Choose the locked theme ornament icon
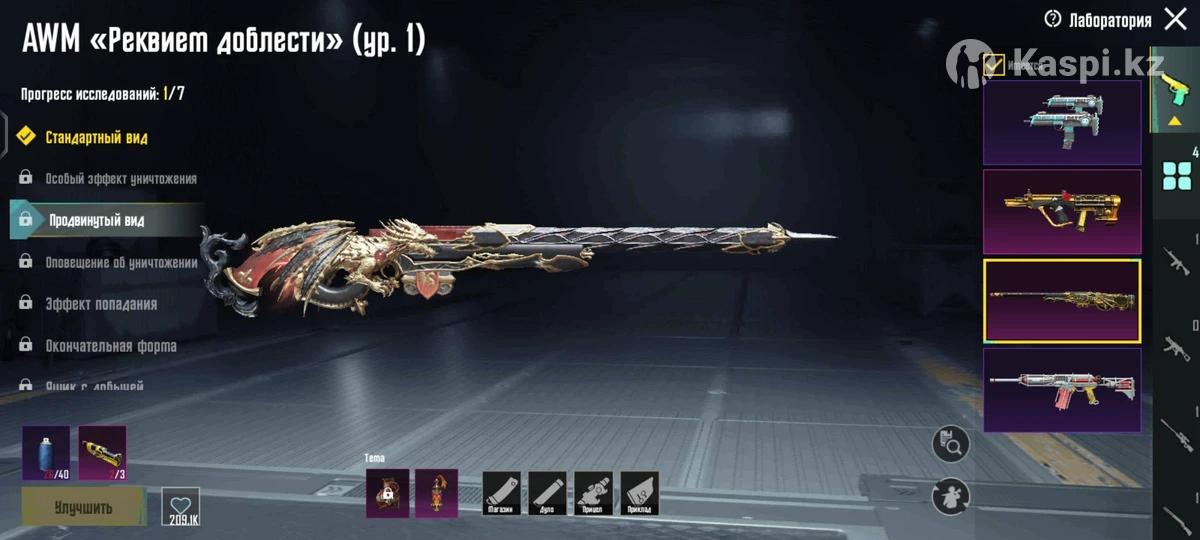The height and width of the screenshot is (540, 1200). [x=387, y=493]
